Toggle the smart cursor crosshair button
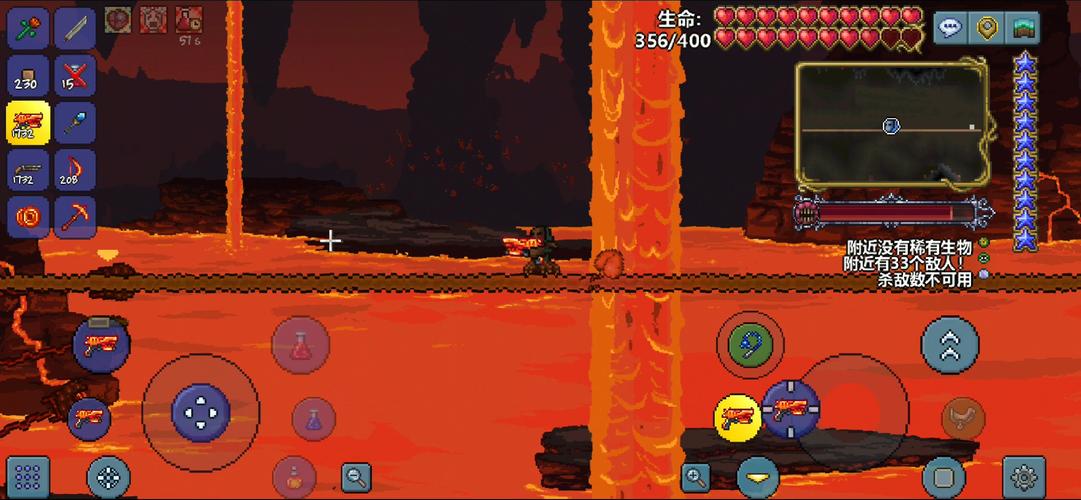Screen dimensions: 1081x500 (108, 477)
